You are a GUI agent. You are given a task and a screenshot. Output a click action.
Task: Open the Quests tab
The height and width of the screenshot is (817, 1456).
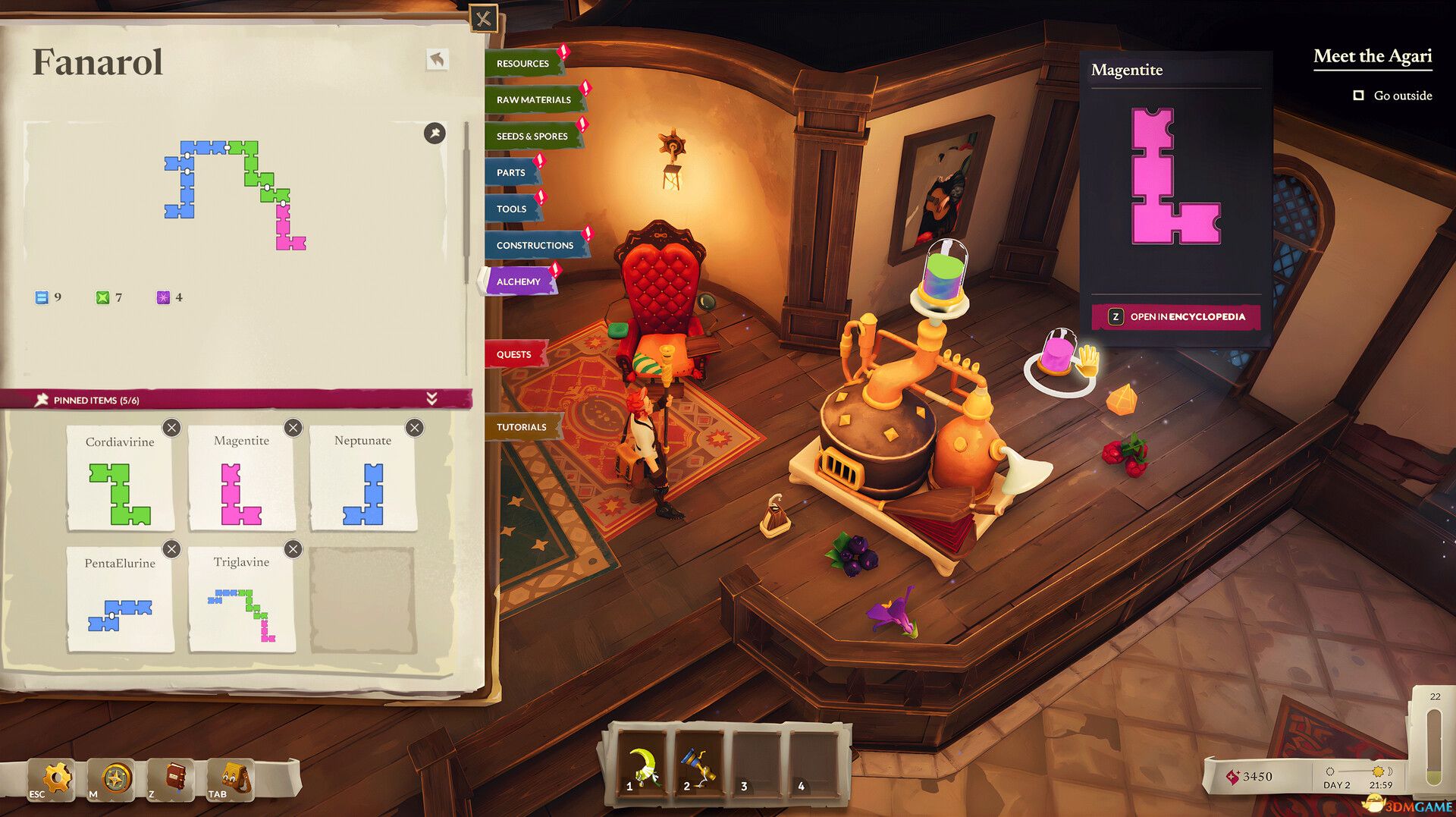[514, 355]
